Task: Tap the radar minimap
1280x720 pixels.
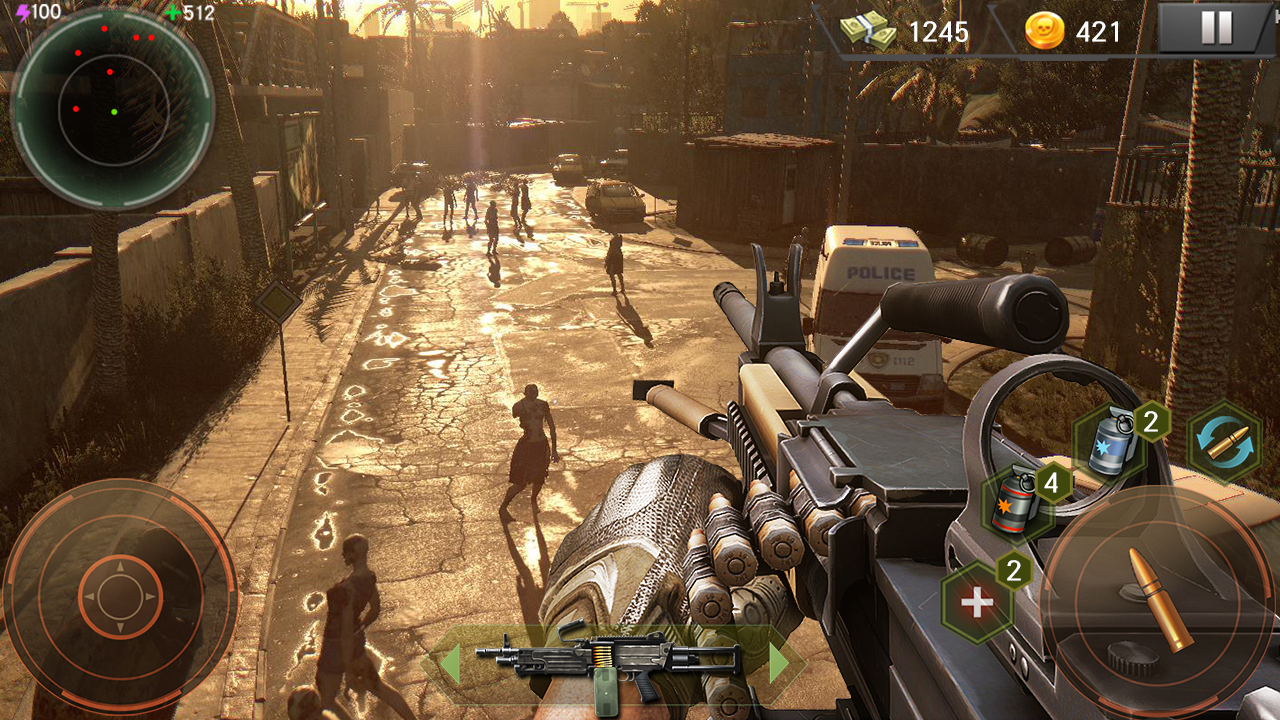Action: [112, 108]
